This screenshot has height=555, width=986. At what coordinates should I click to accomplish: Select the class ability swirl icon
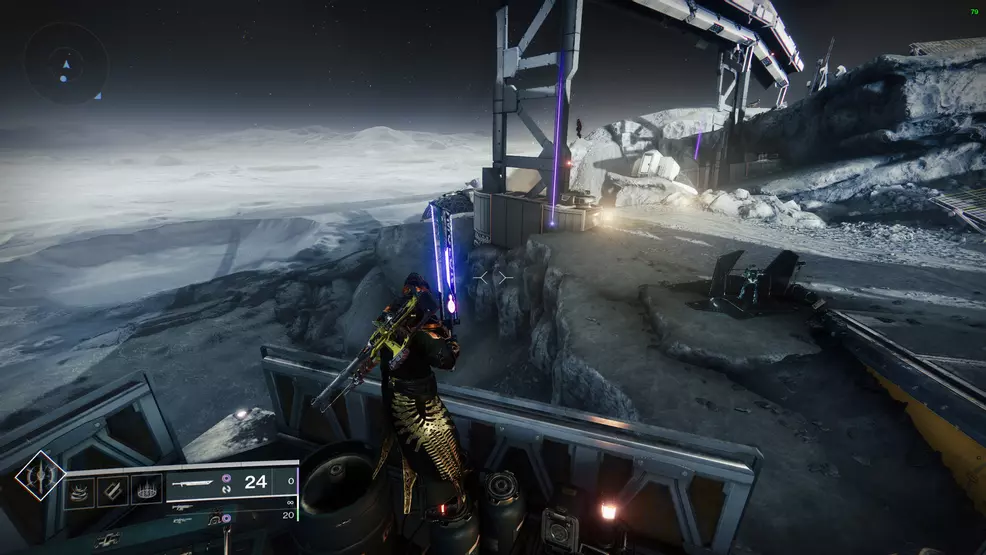pos(81,492)
